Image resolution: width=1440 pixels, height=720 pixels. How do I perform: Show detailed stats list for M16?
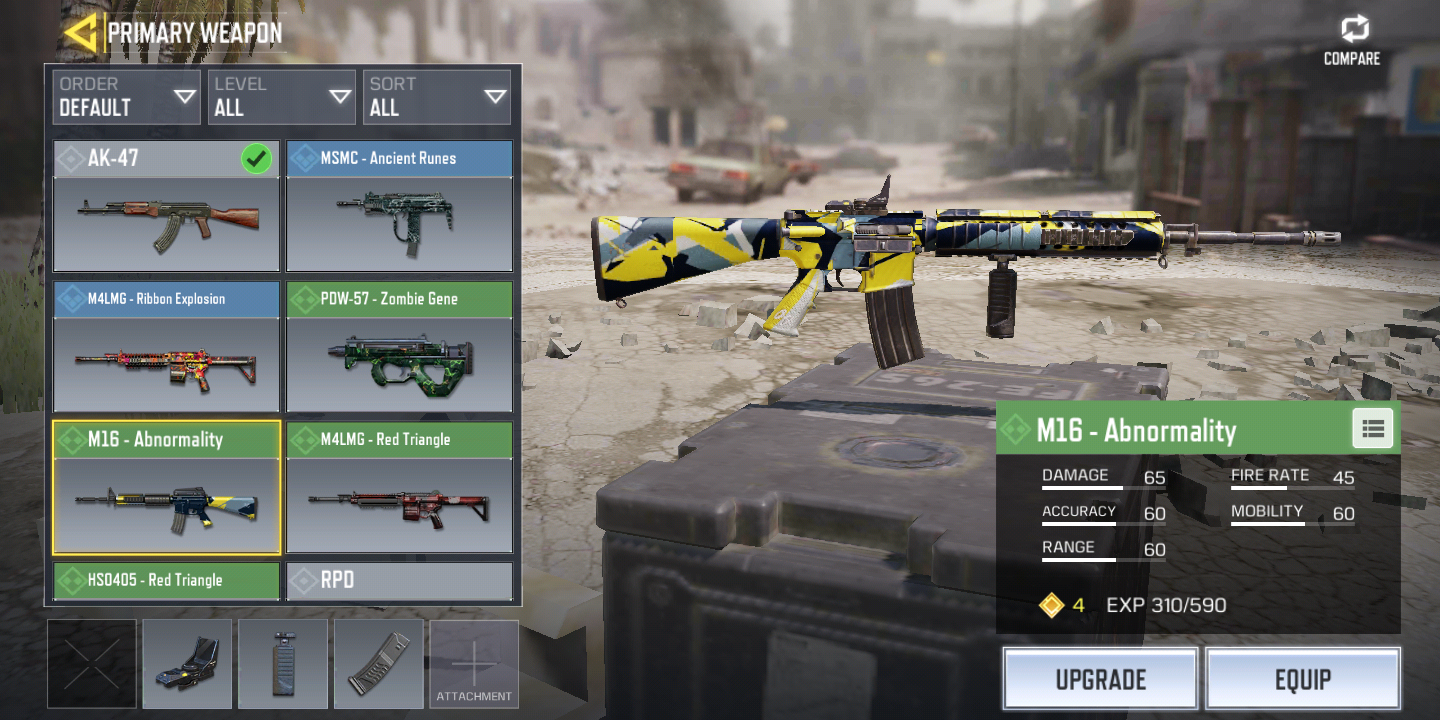tap(1373, 429)
